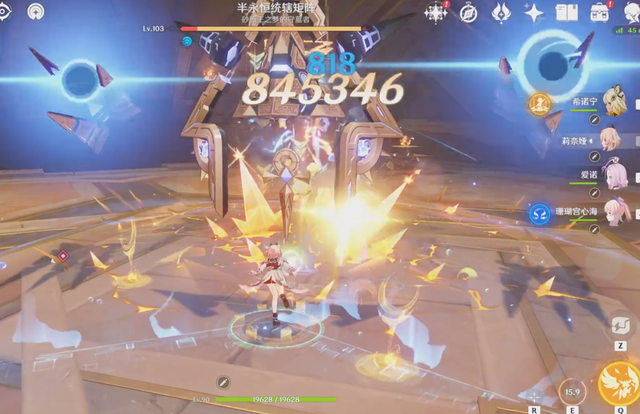
Task: Open the four-pointed star sparkle icon
Action: click(x=534, y=12)
